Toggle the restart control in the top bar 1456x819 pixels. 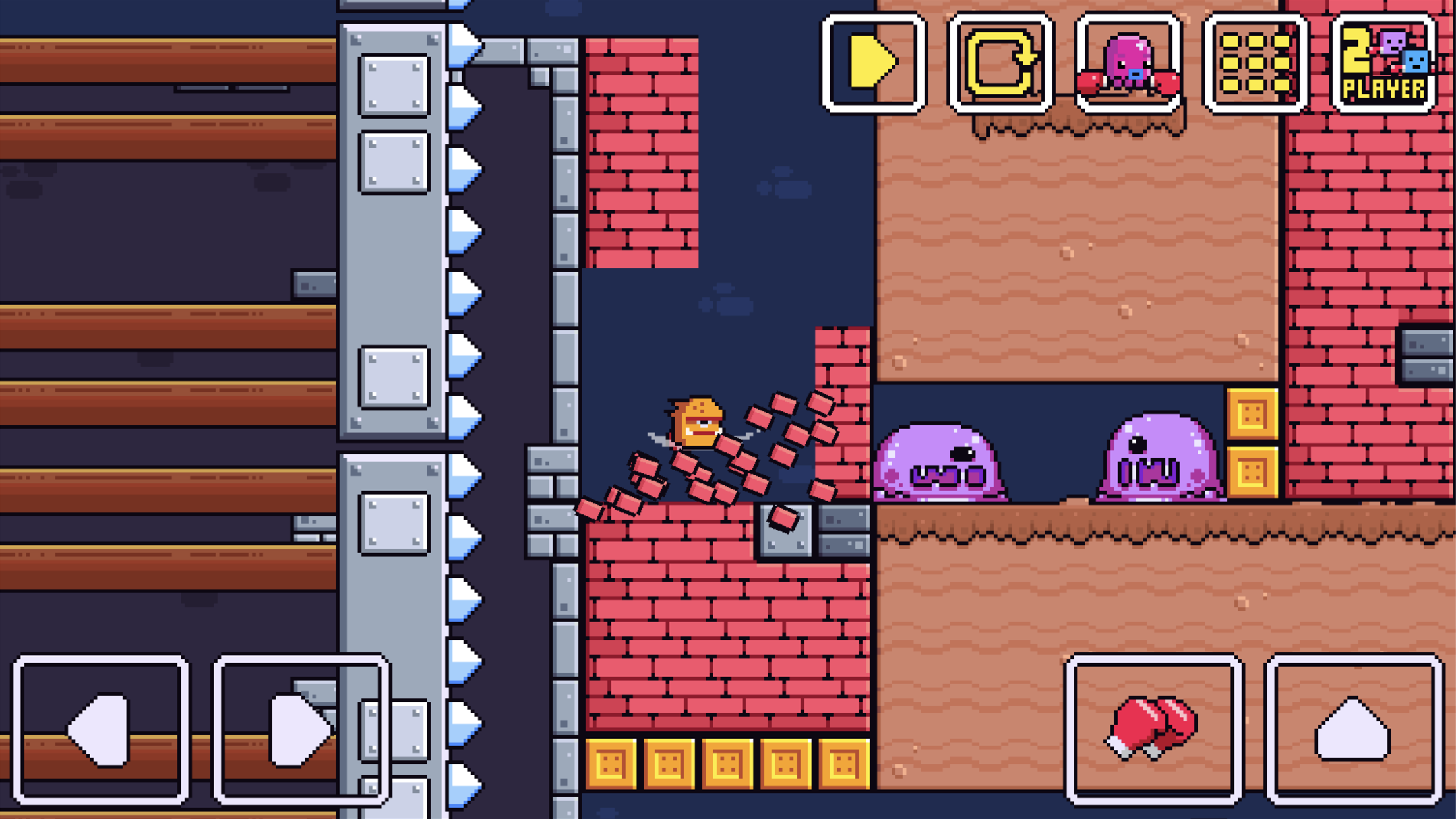(x=998, y=63)
